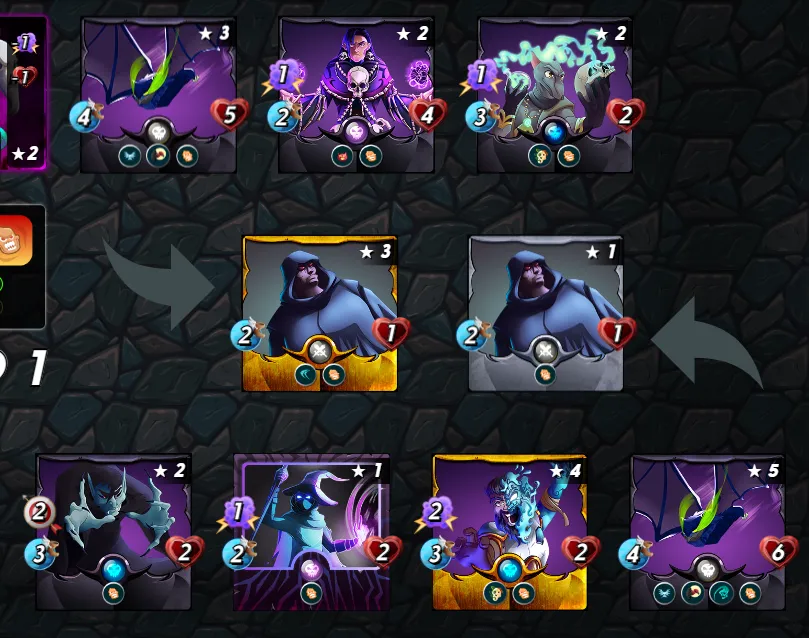Click the gray-framed hooded figure card

(x=546, y=312)
